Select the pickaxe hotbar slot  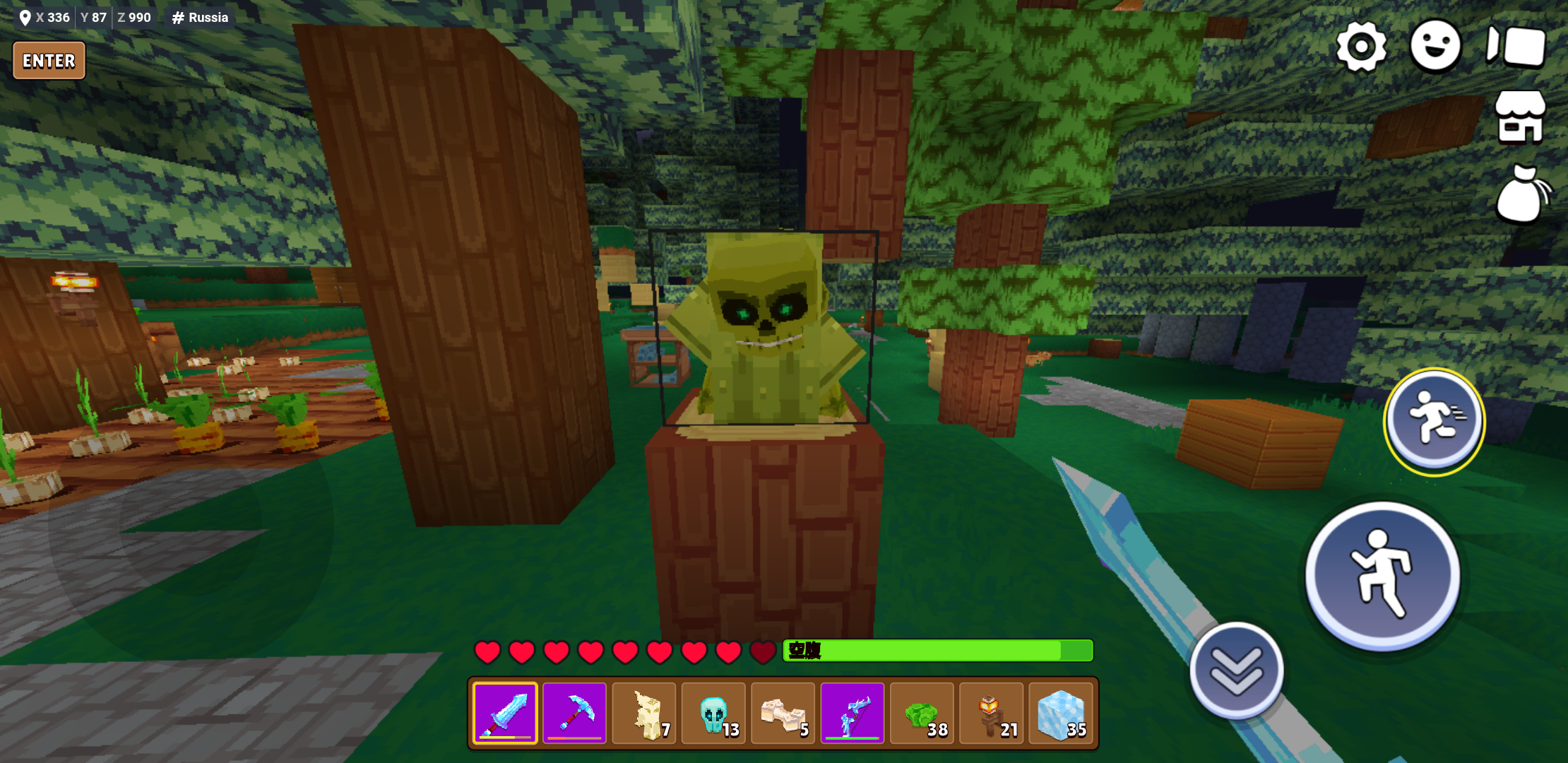[x=574, y=713]
